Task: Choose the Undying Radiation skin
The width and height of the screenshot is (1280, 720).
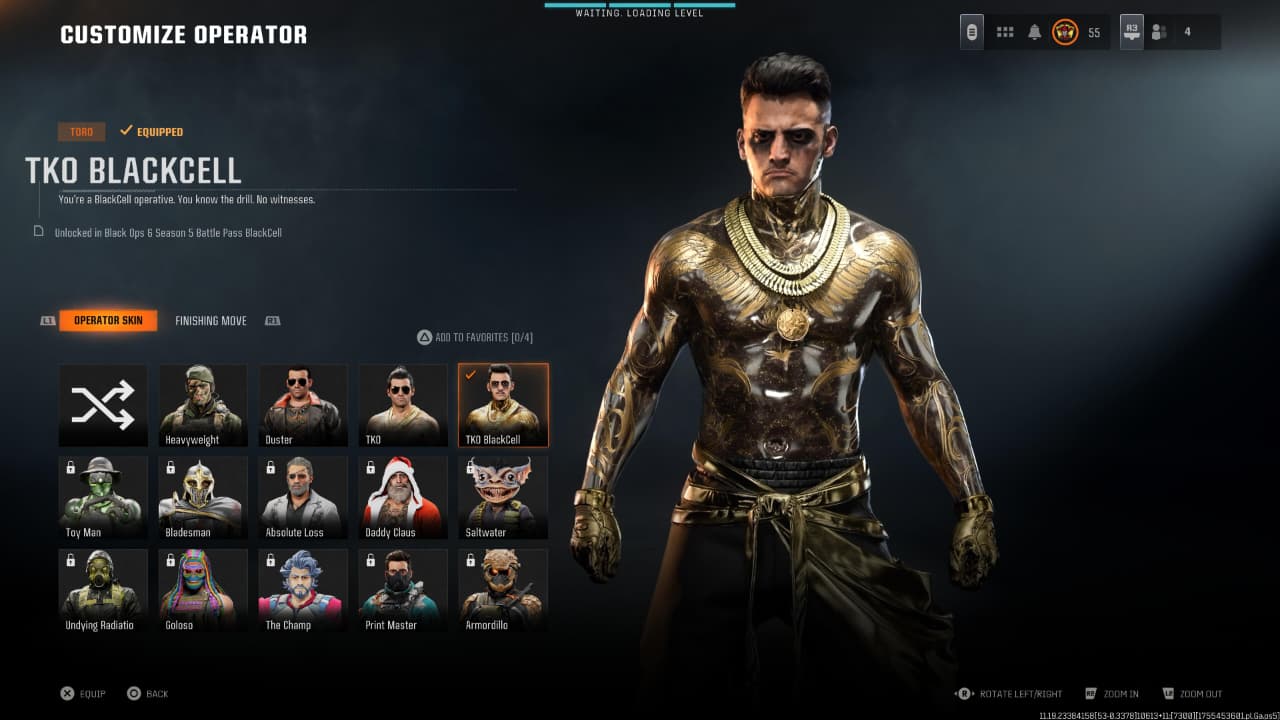Action: (103, 590)
